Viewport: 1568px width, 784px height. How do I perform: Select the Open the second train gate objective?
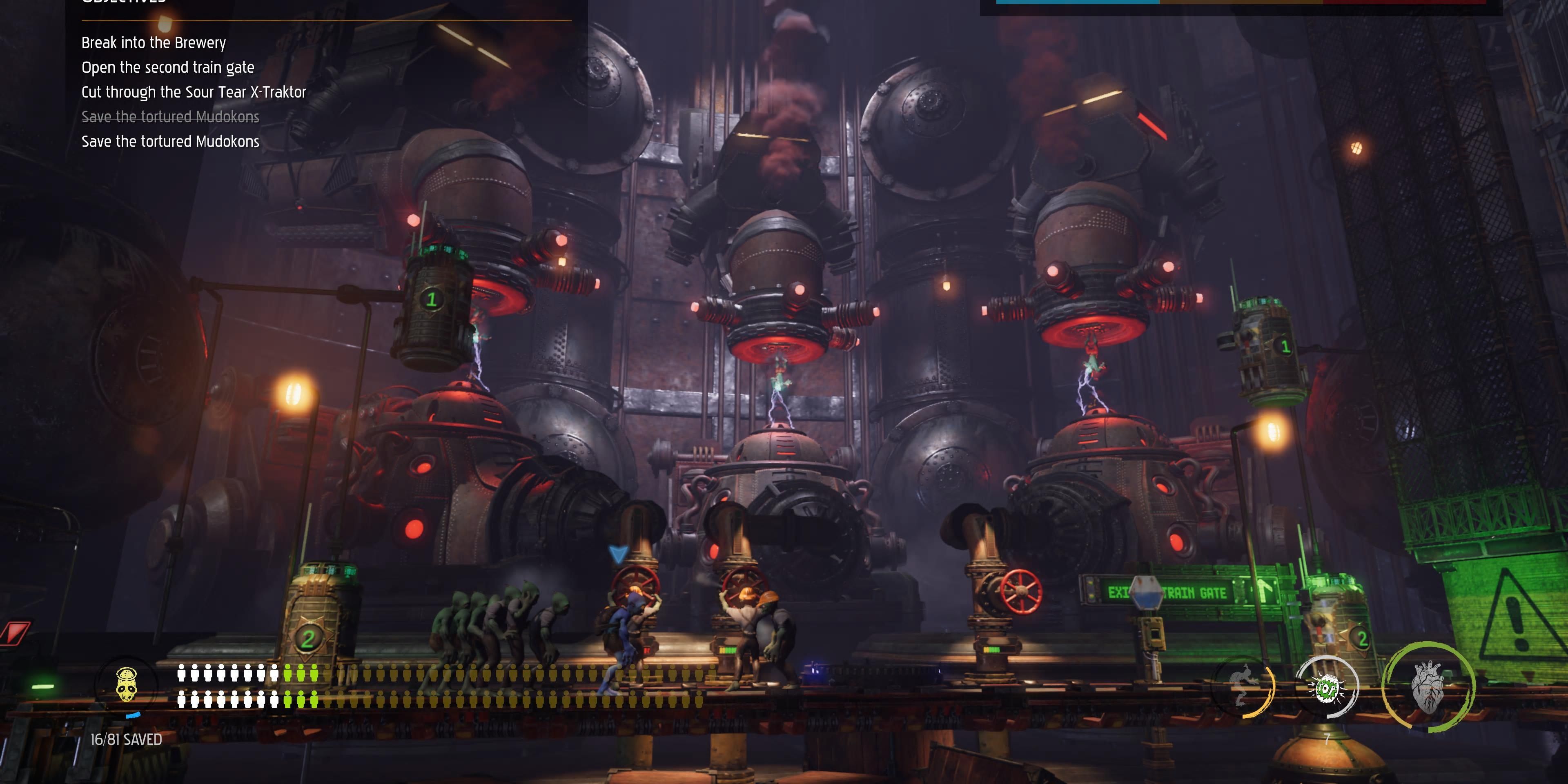pos(168,67)
